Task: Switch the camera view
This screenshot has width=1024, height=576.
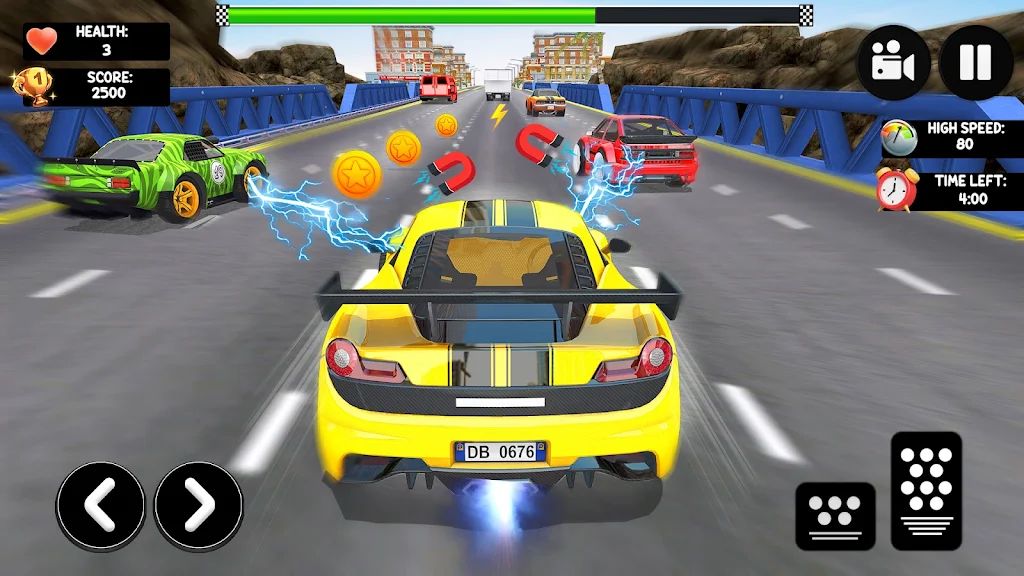Action: (x=893, y=62)
